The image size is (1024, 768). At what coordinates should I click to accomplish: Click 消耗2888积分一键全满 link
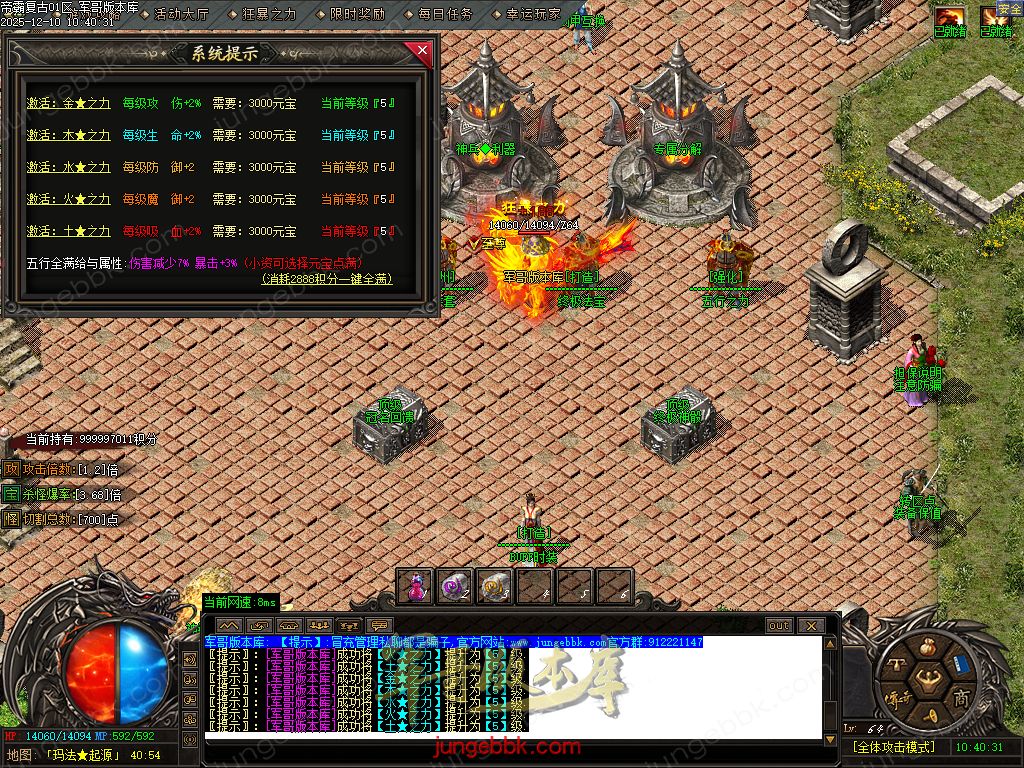pyautogui.click(x=327, y=279)
